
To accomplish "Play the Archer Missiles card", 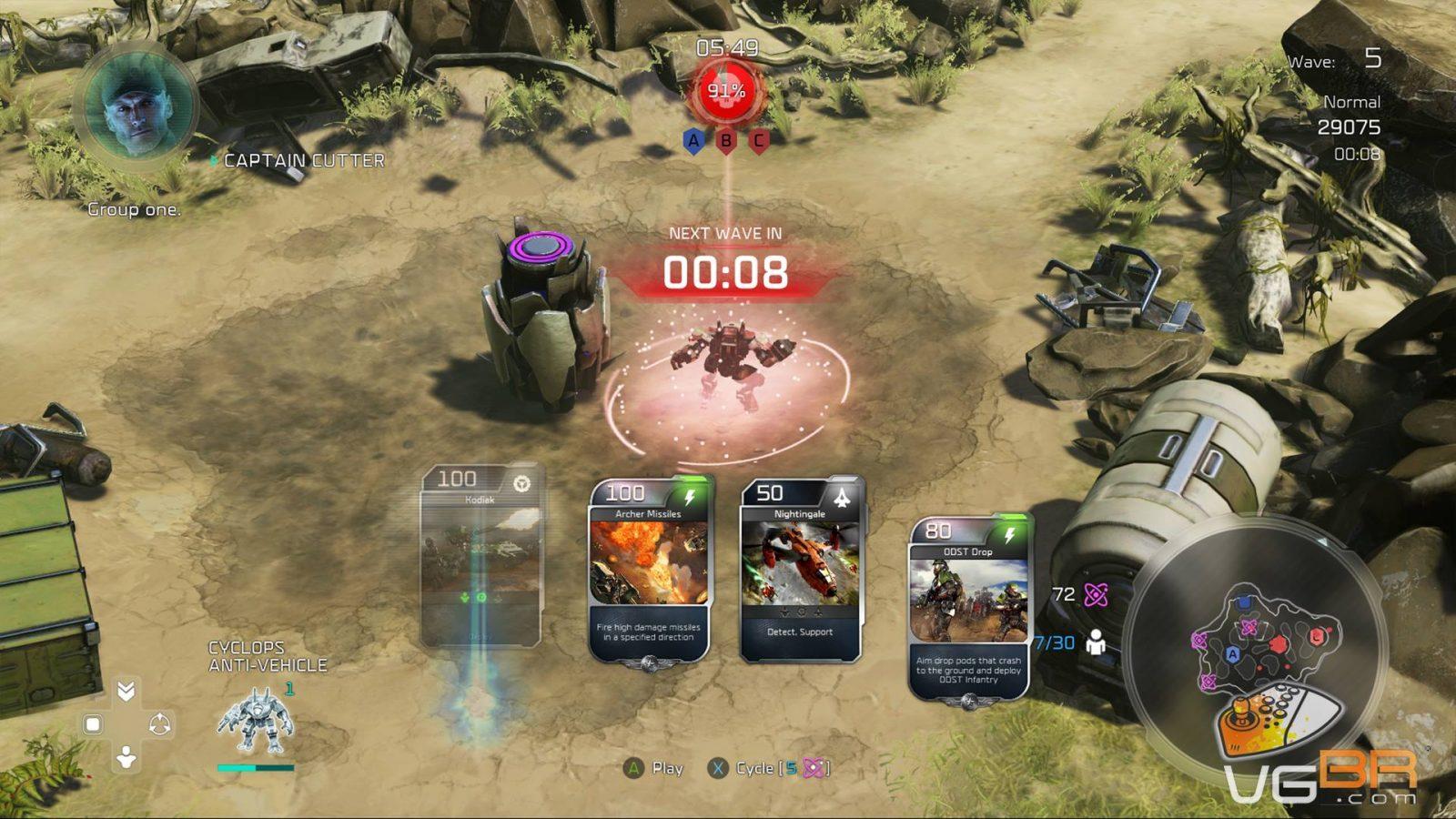I will click(x=648, y=571).
